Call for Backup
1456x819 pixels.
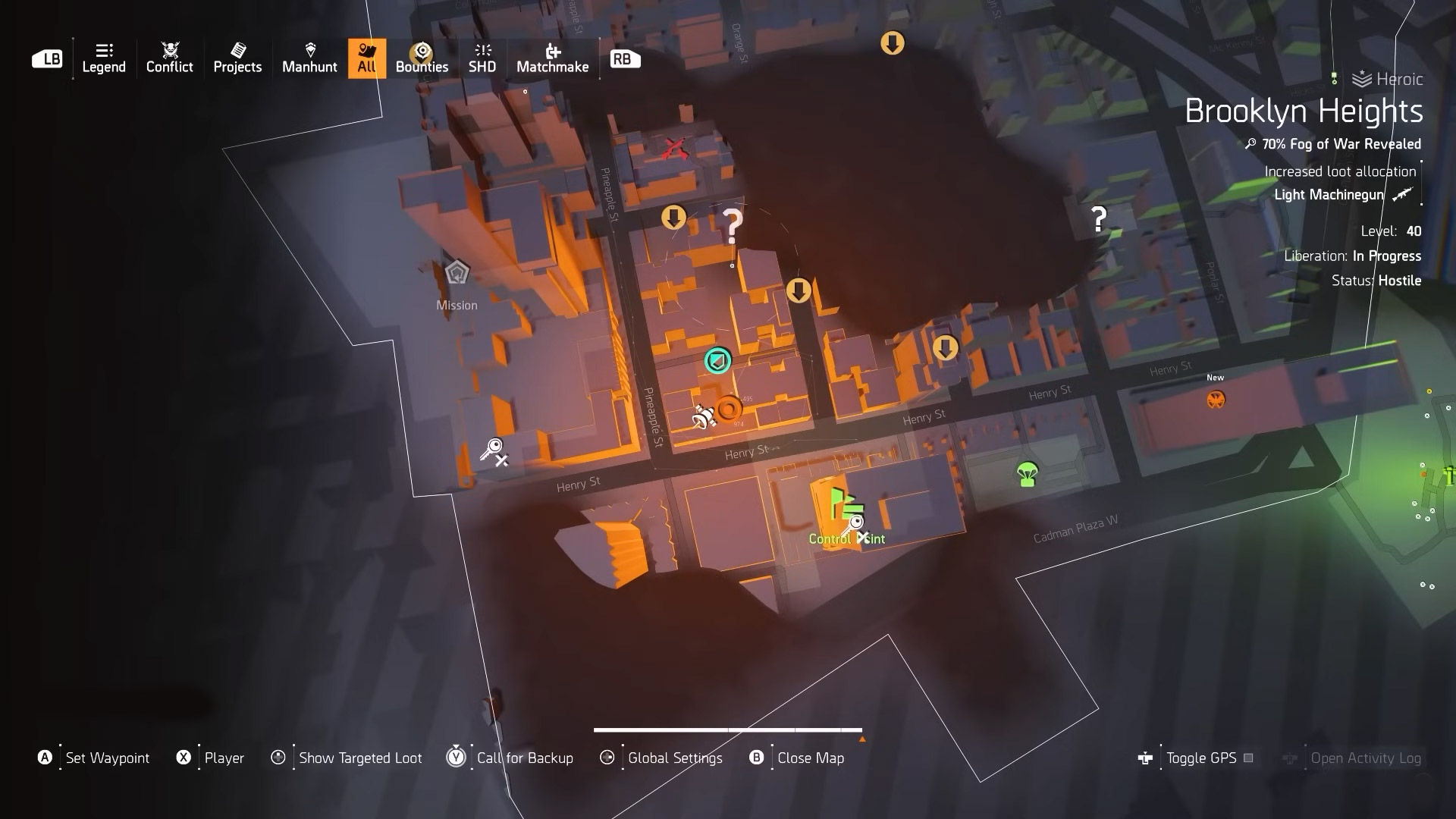pyautogui.click(x=524, y=758)
